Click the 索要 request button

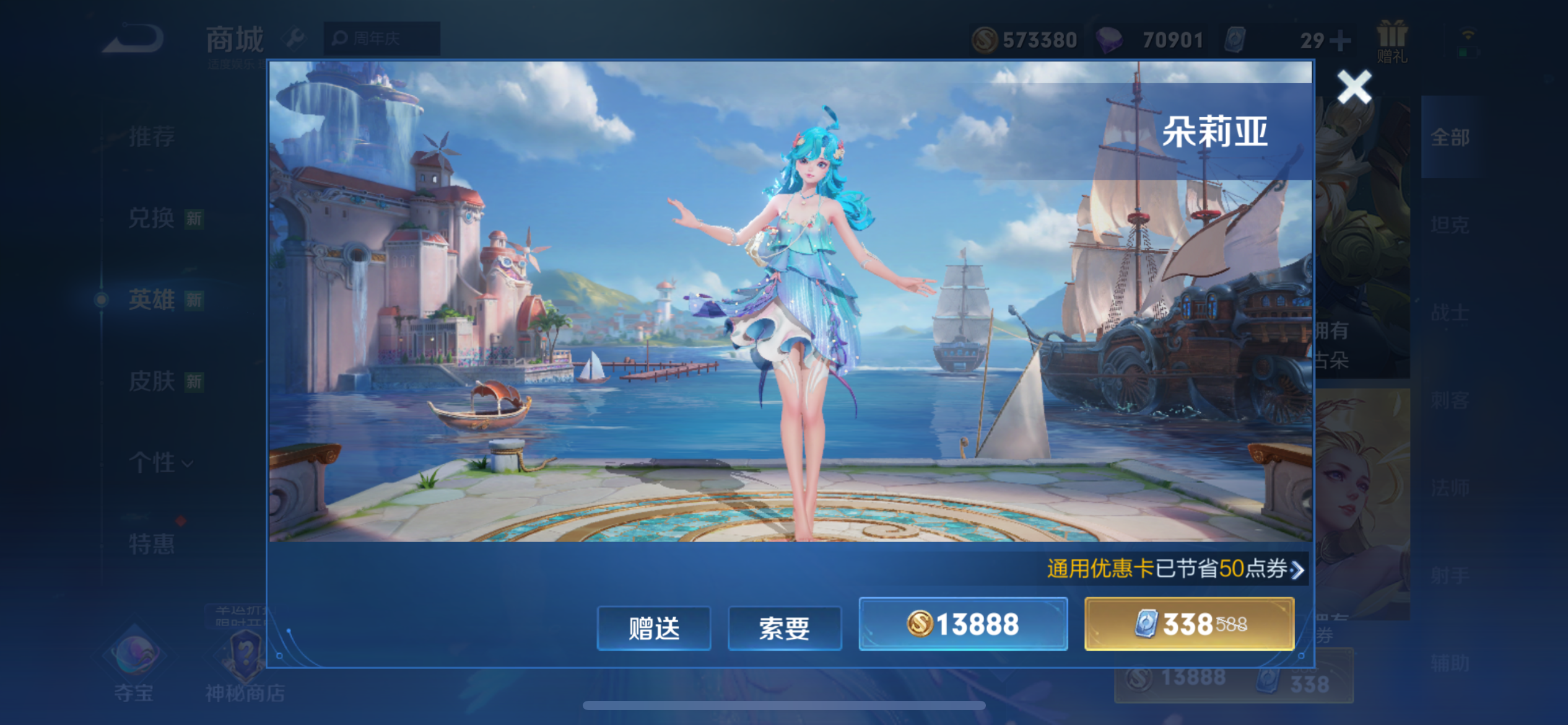click(x=784, y=628)
